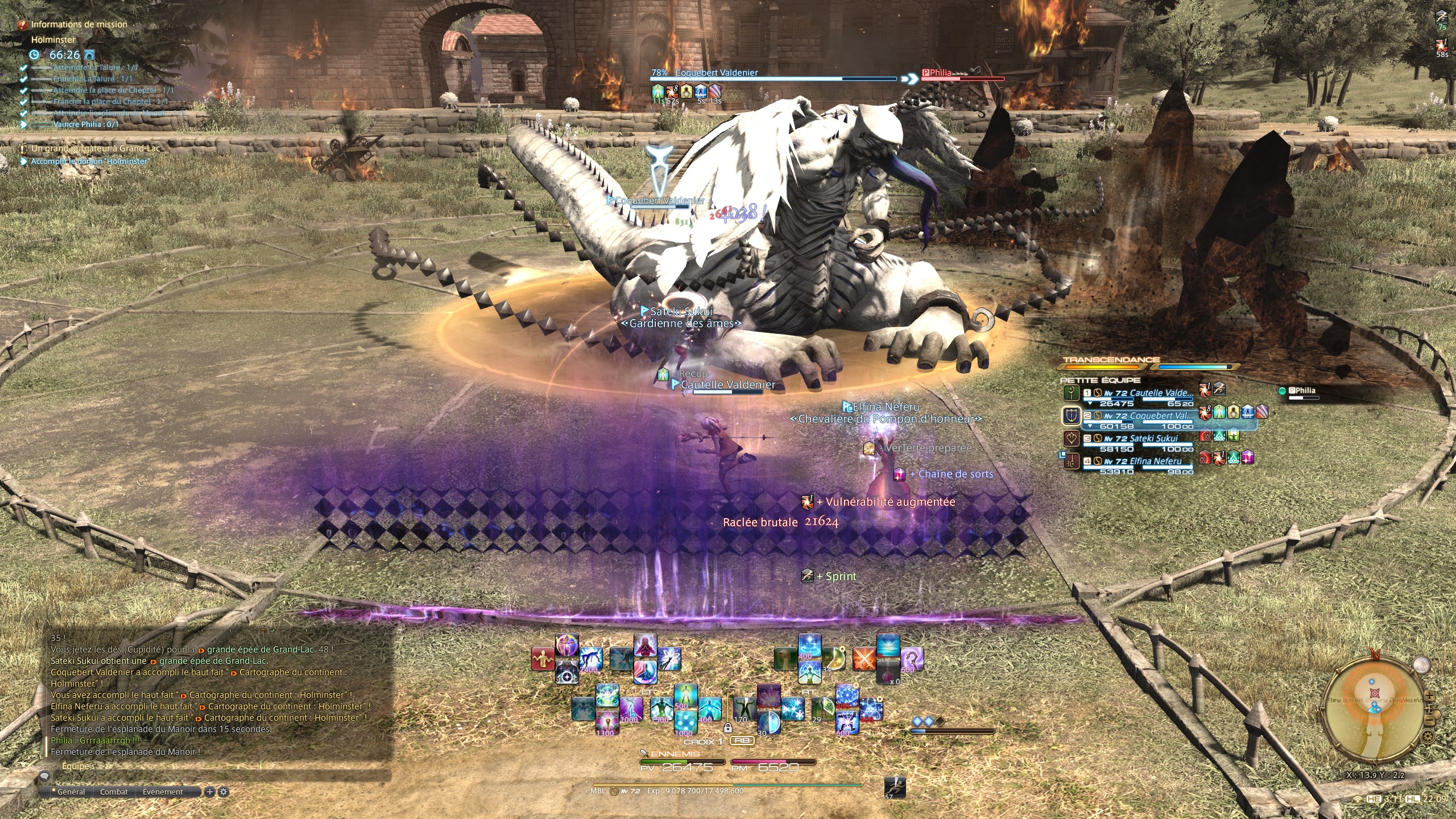This screenshot has width=1456, height=819.
Task: Add a new chat tab with plus button
Action: click(x=209, y=792)
